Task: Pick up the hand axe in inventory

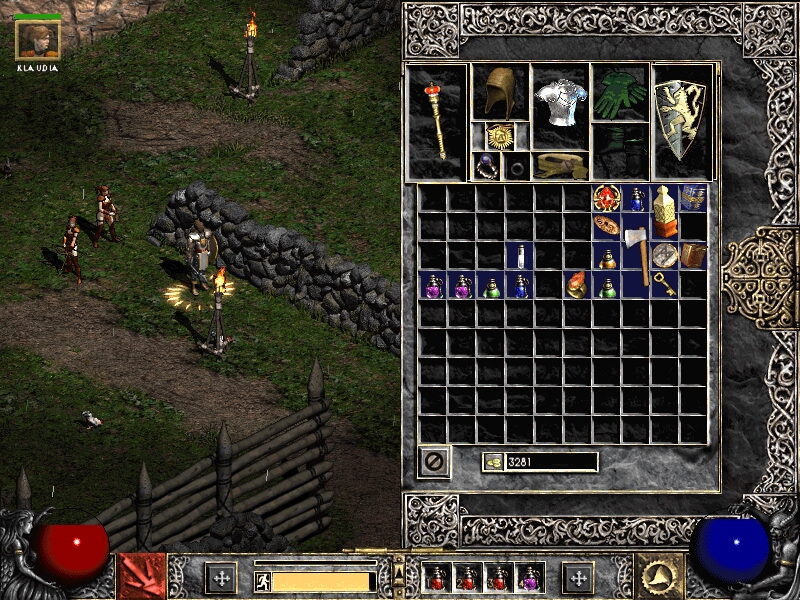Action: click(x=636, y=255)
